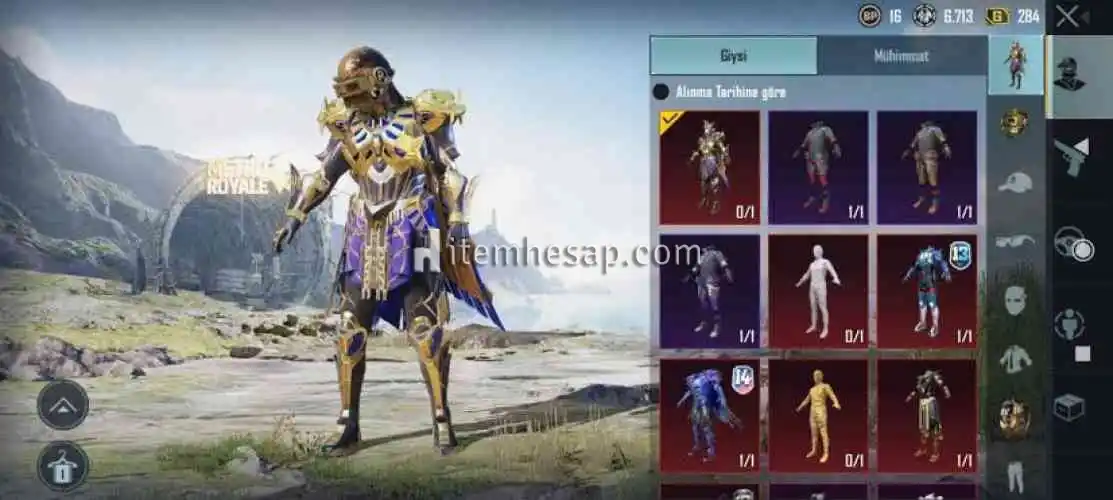The image size is (1113, 500).
Task: Click the hanger wardrobe preset button
Action: 63,466
